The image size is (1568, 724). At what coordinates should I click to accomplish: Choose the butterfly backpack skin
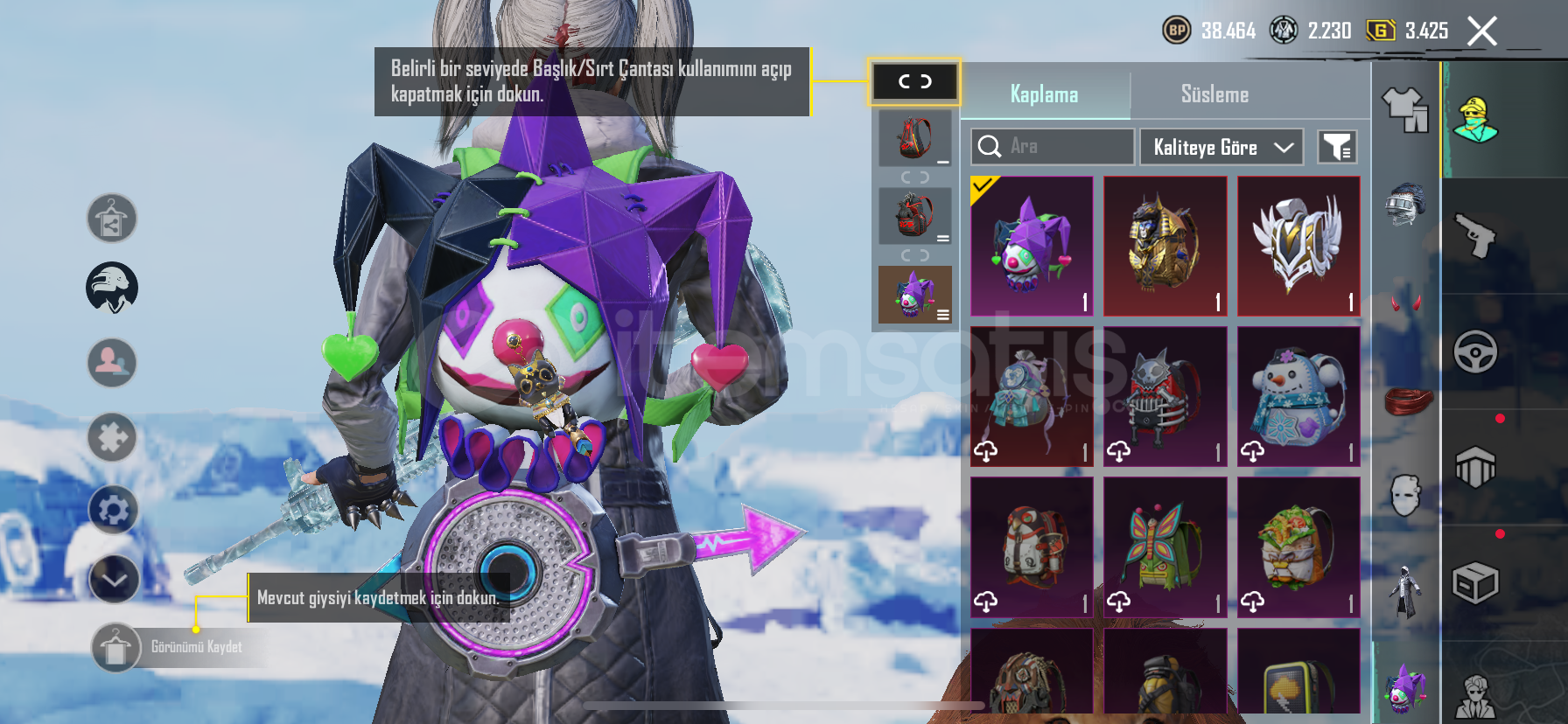pos(1165,546)
